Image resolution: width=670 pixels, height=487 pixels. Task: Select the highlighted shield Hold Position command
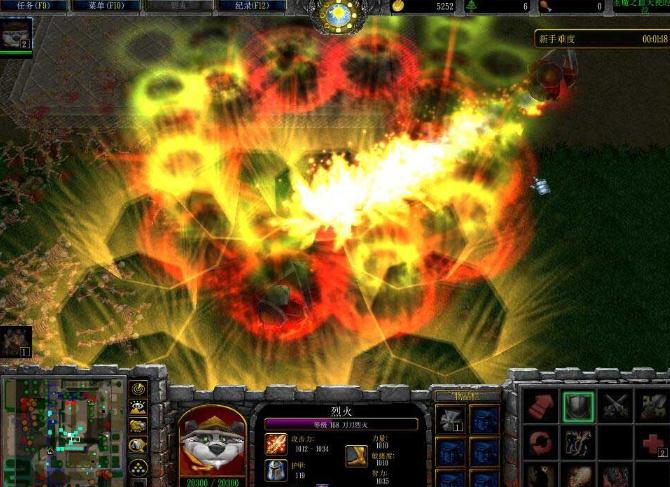579,405
